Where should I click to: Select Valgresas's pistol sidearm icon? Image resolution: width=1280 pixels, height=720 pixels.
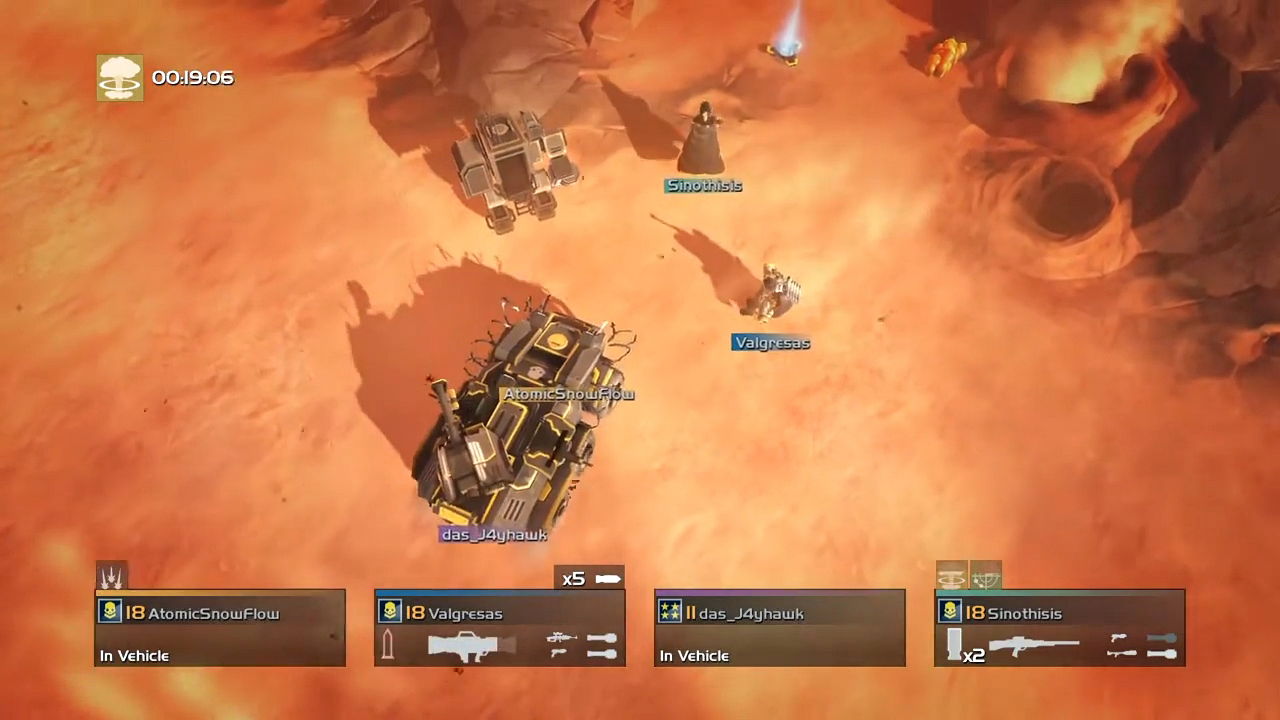[x=557, y=652]
